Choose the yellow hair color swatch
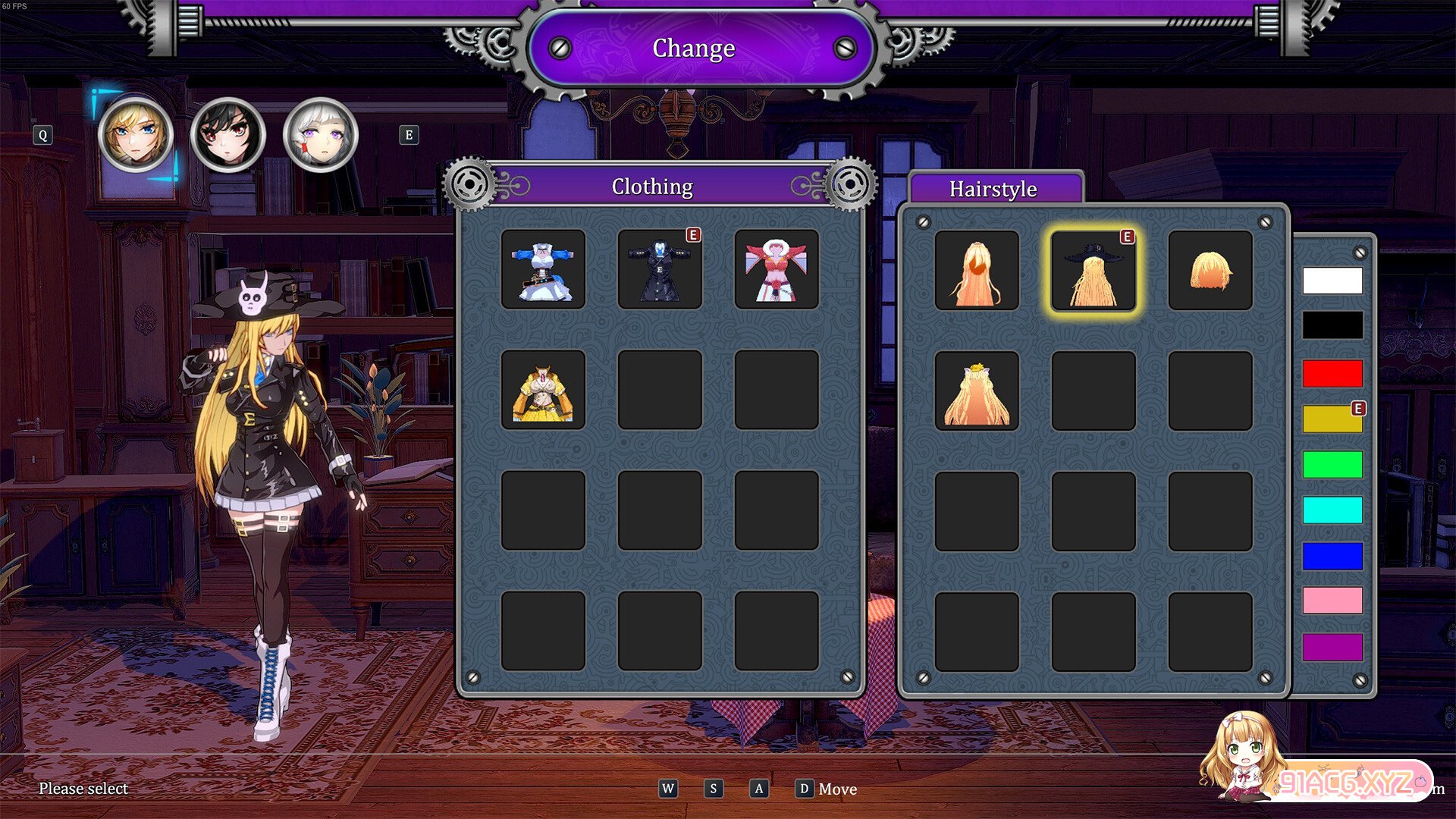Screen dimensions: 1456x819 point(1332,419)
